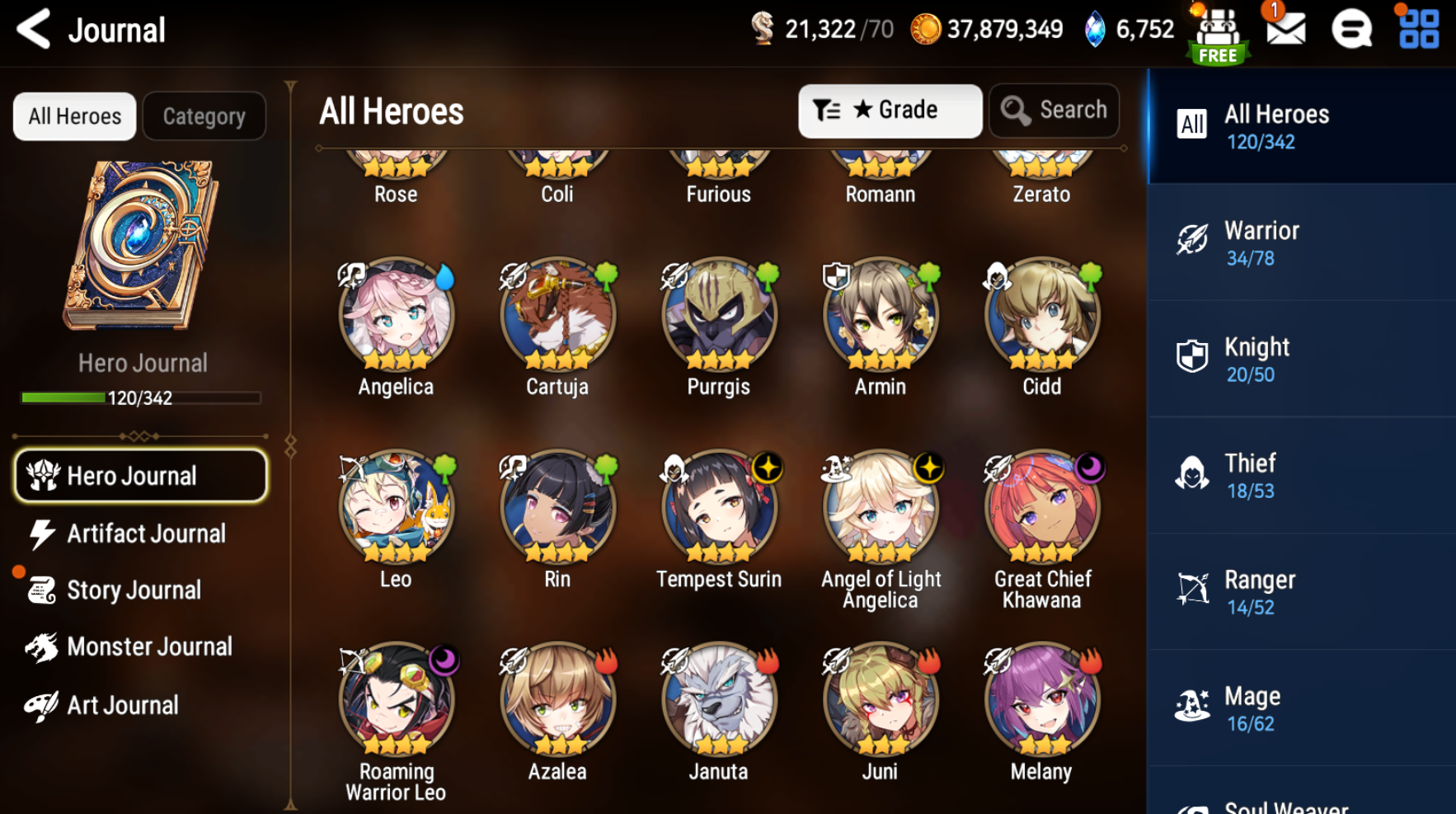Select the All Heroes tab

click(x=75, y=116)
